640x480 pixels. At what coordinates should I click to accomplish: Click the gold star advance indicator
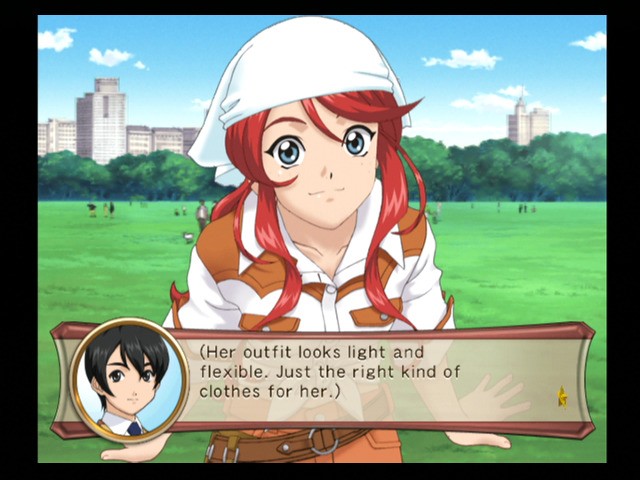pos(562,398)
